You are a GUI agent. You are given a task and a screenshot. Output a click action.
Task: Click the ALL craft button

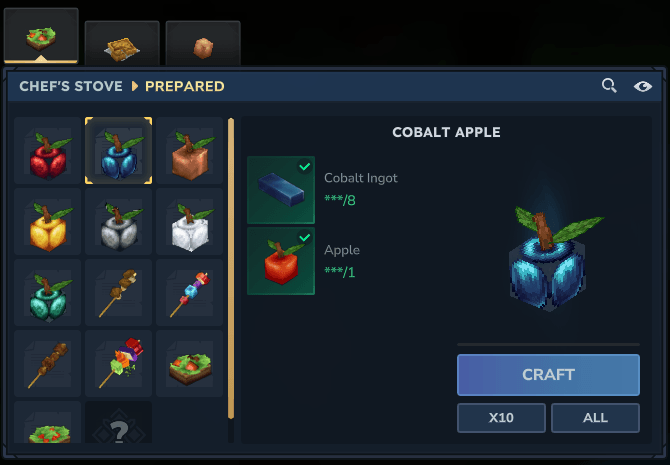click(595, 418)
